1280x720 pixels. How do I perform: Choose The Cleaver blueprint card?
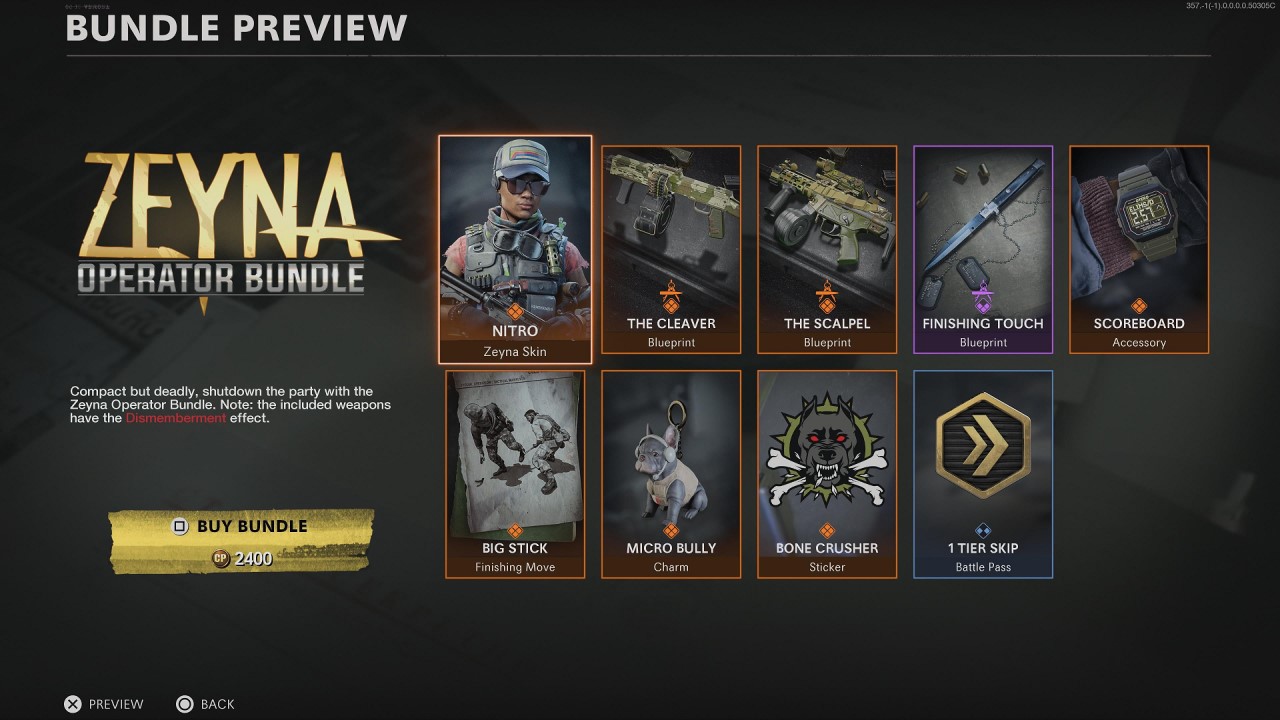coord(671,249)
